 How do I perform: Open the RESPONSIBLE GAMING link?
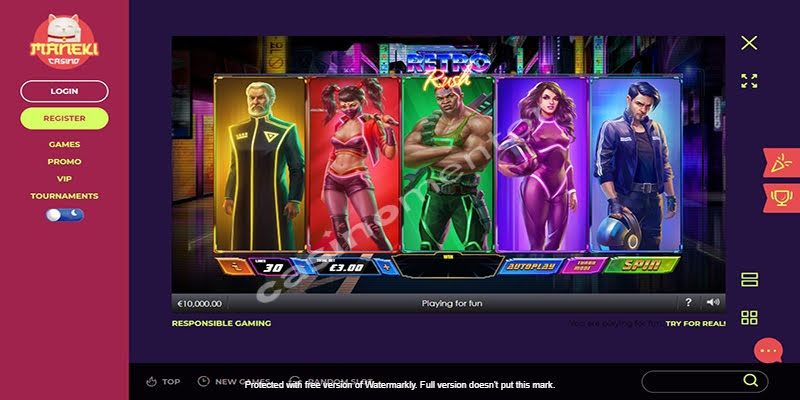coord(221,324)
